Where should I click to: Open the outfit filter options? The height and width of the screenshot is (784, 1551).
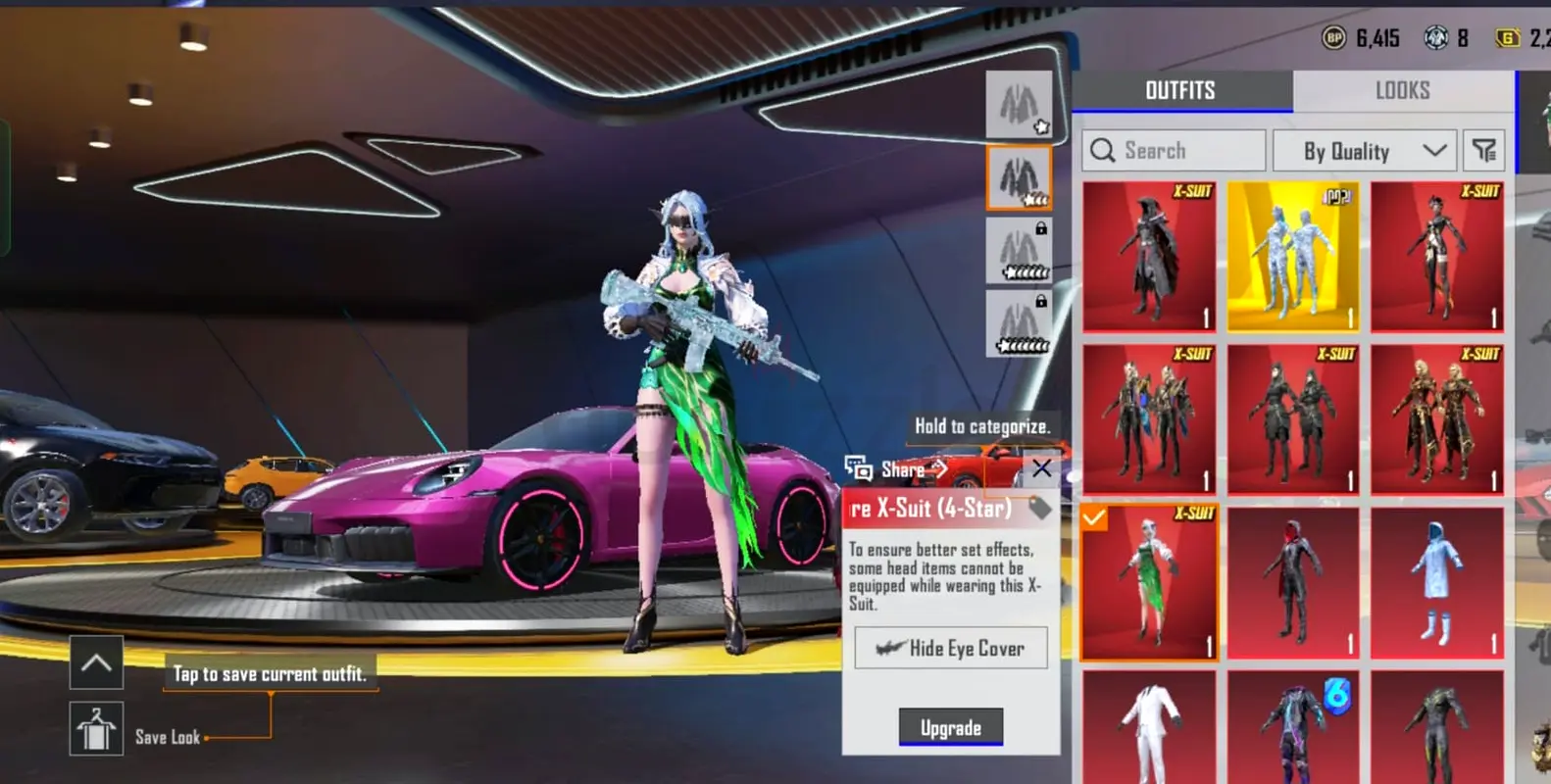[1484, 151]
